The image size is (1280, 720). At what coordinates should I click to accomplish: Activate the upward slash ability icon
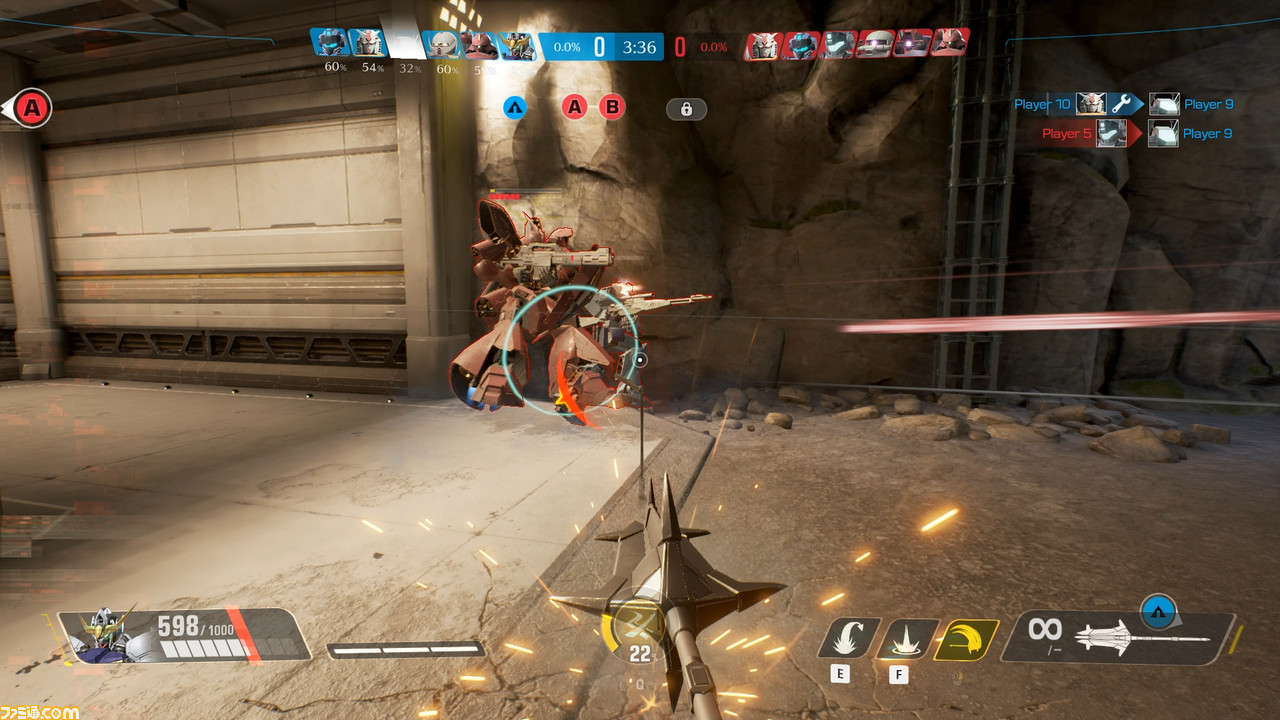pos(849,638)
